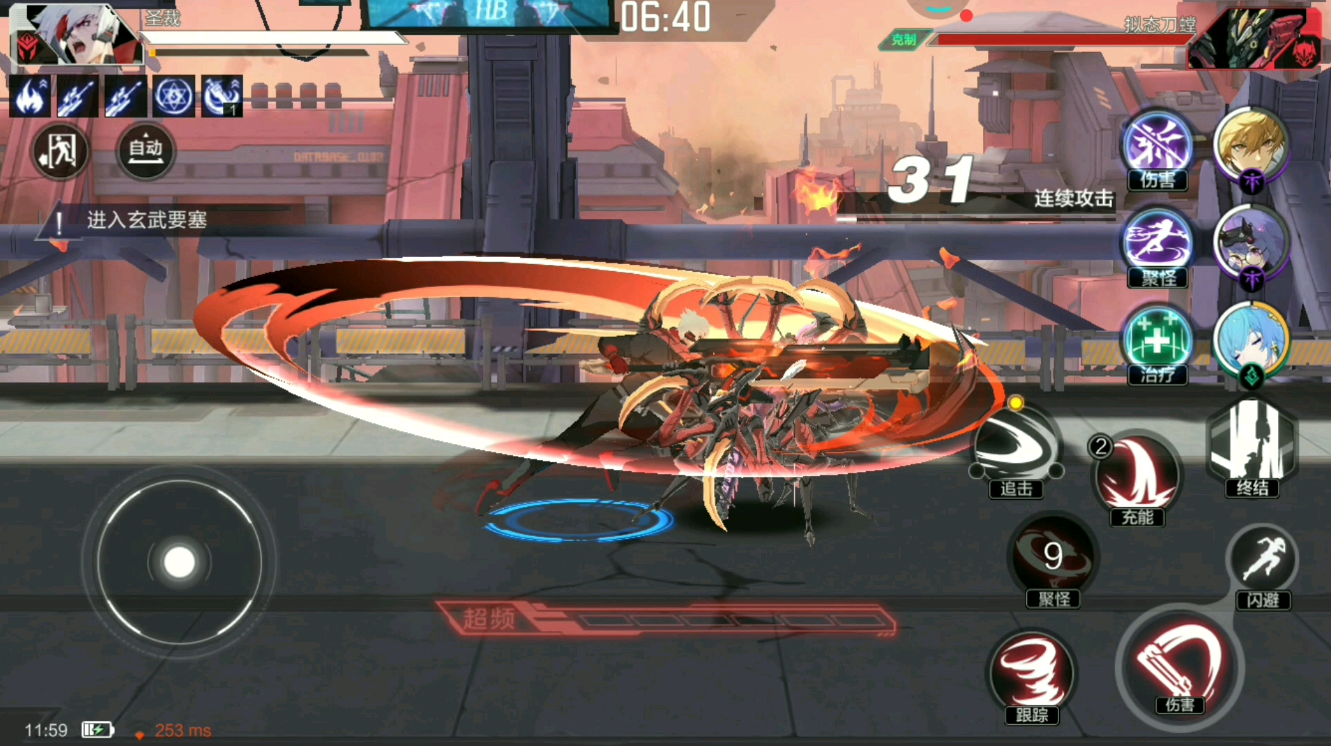Tap the 伤害 main attack button
This screenshot has width=1331, height=746.
[1179, 665]
